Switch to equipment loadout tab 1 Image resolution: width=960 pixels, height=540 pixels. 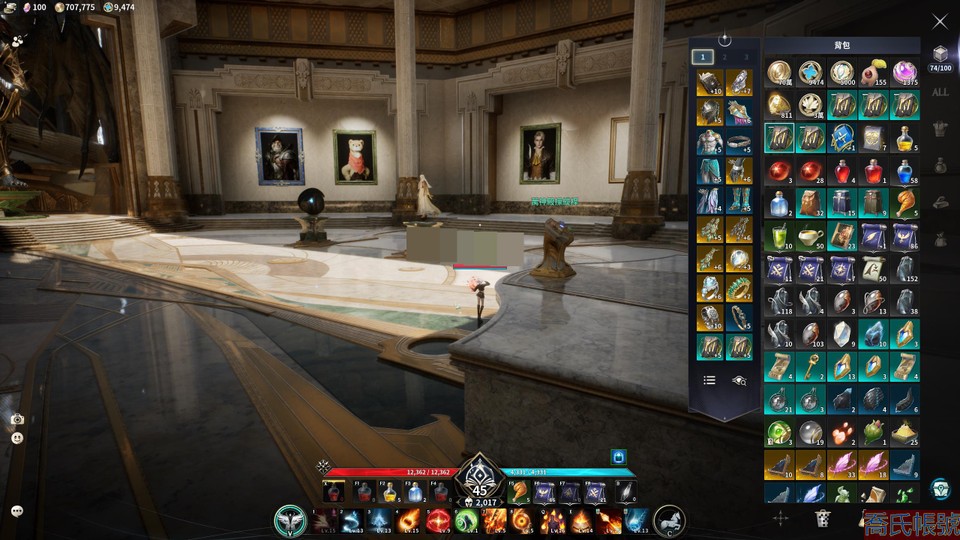pyautogui.click(x=704, y=57)
